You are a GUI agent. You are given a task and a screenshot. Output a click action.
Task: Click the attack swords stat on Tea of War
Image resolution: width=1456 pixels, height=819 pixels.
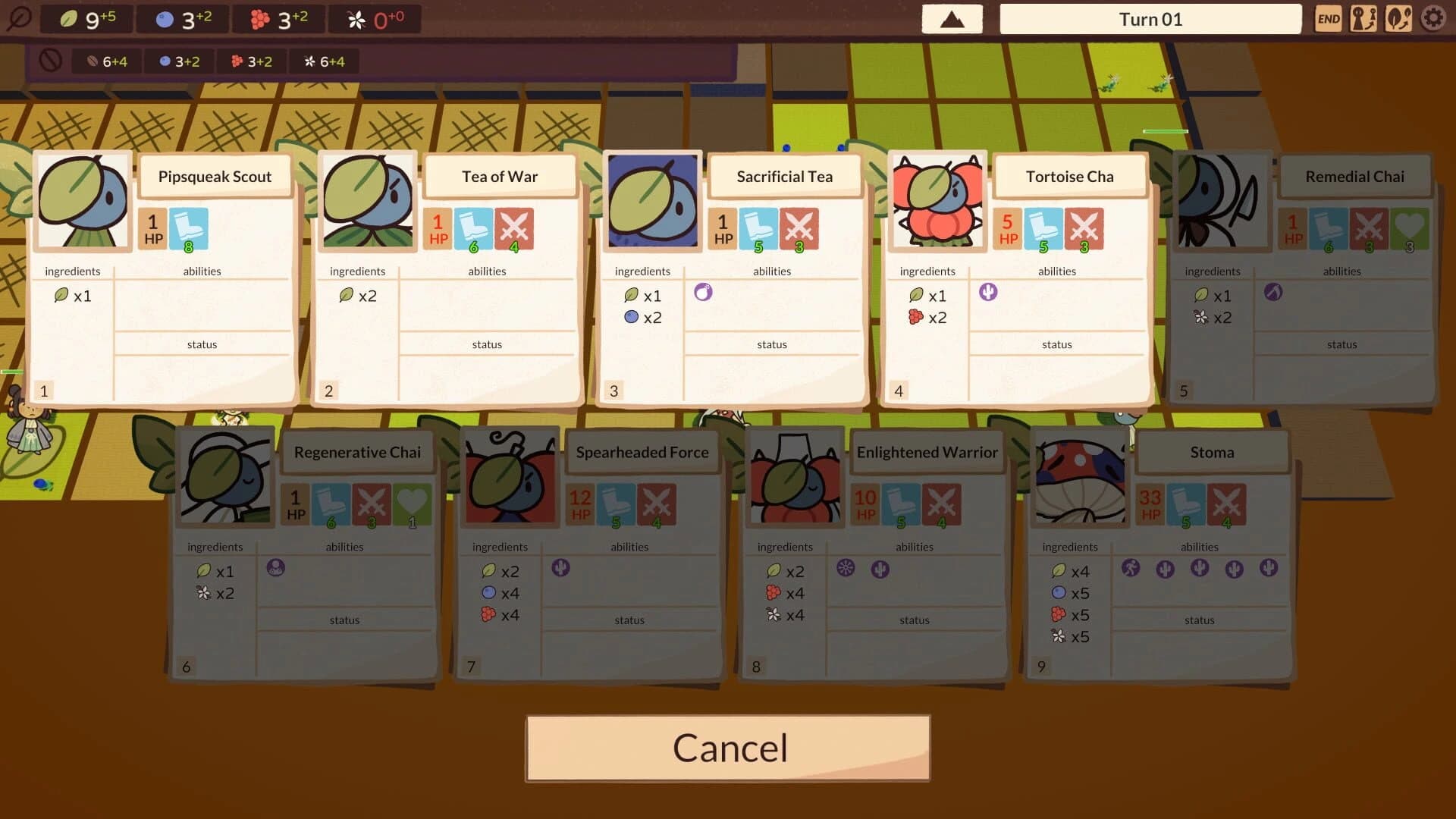point(515,229)
